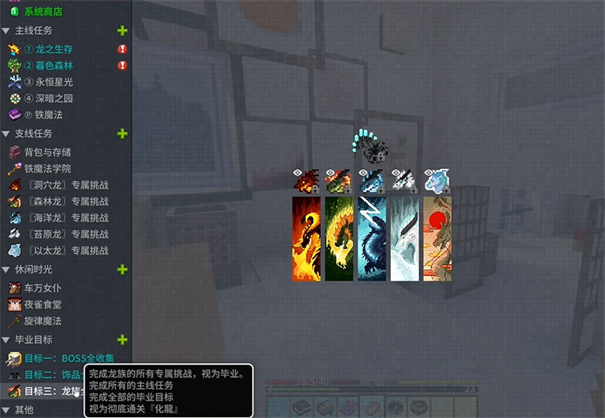
Task: Select the red fire dragon quest icon
Action: (x=306, y=181)
